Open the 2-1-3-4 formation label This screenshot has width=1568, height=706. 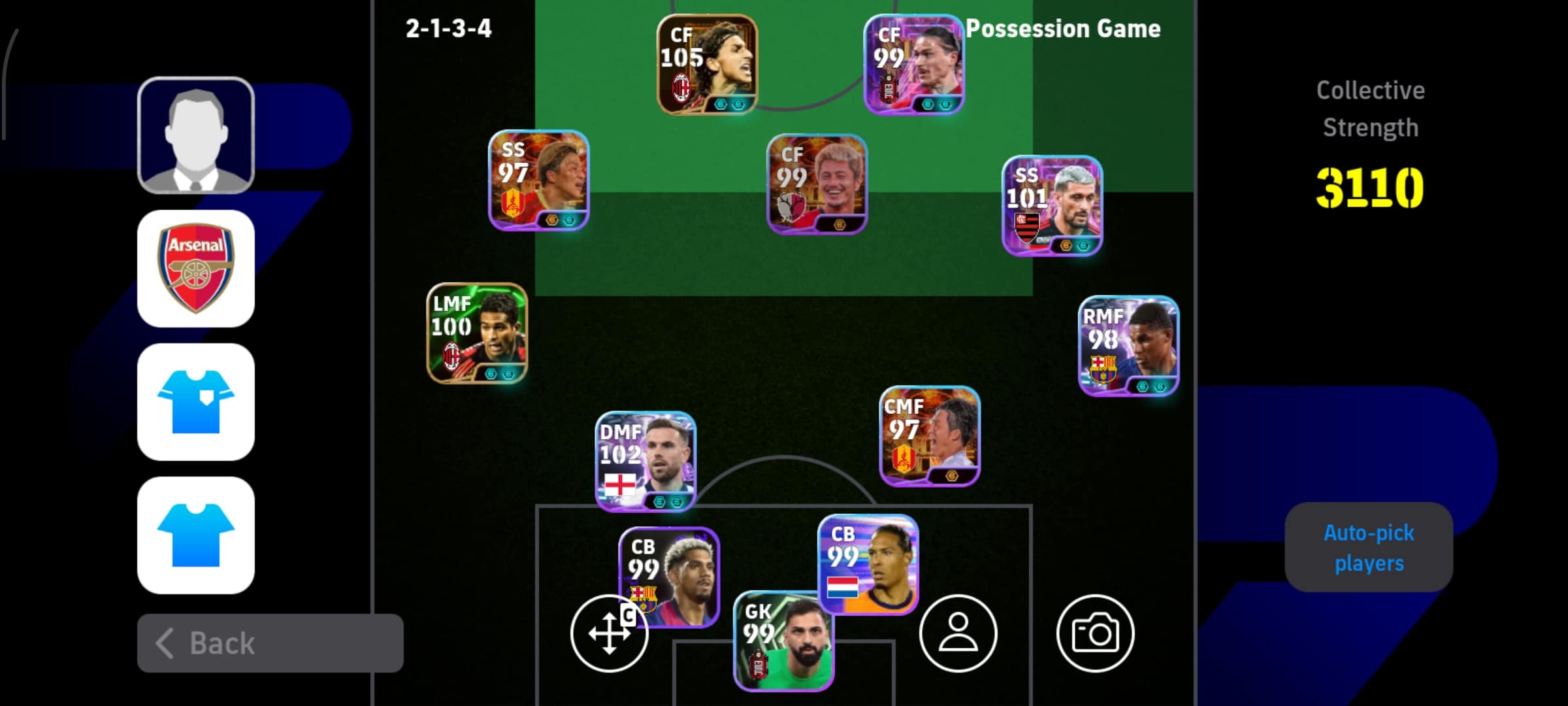coord(448,29)
